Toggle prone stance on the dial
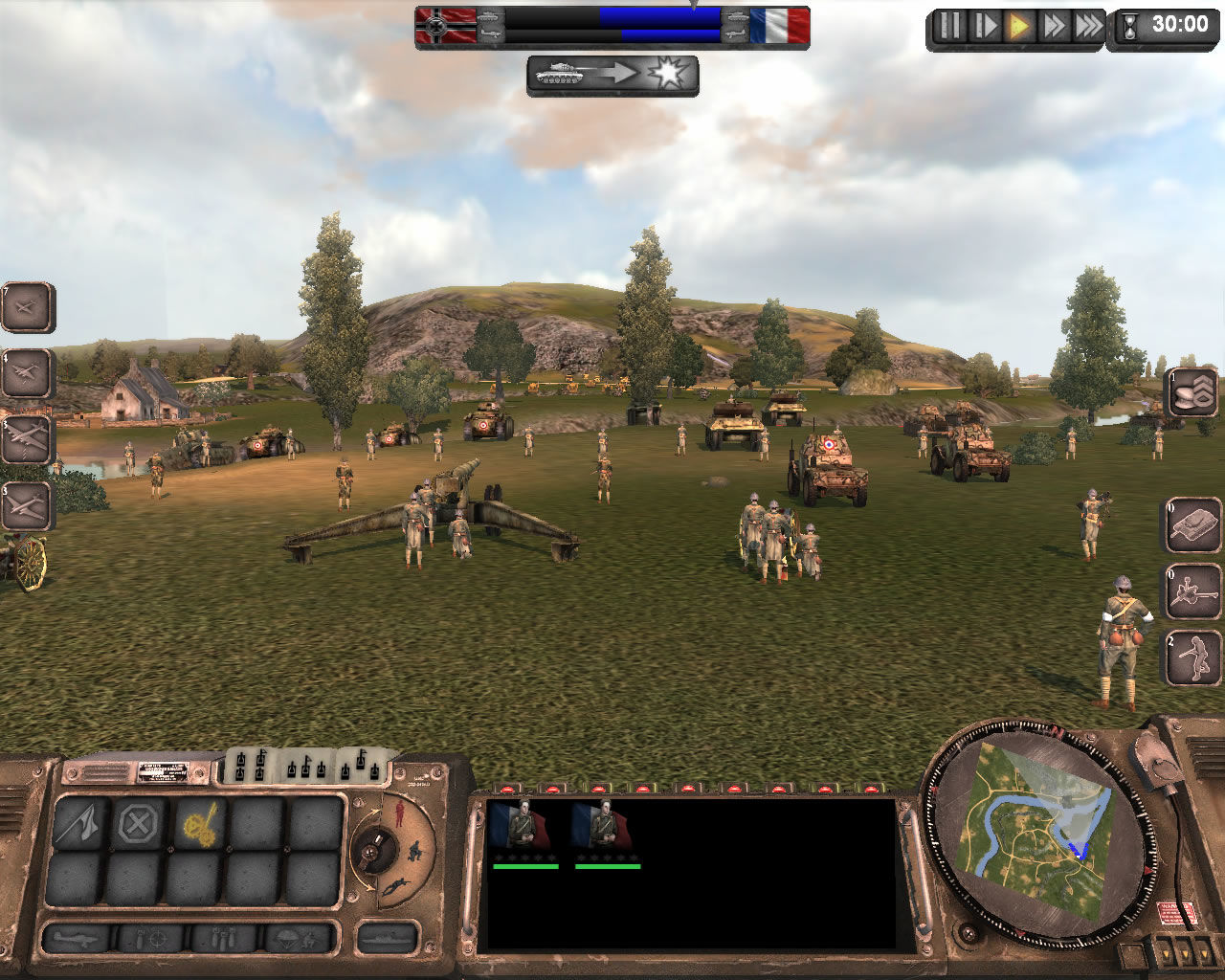1225x980 pixels. (397, 885)
